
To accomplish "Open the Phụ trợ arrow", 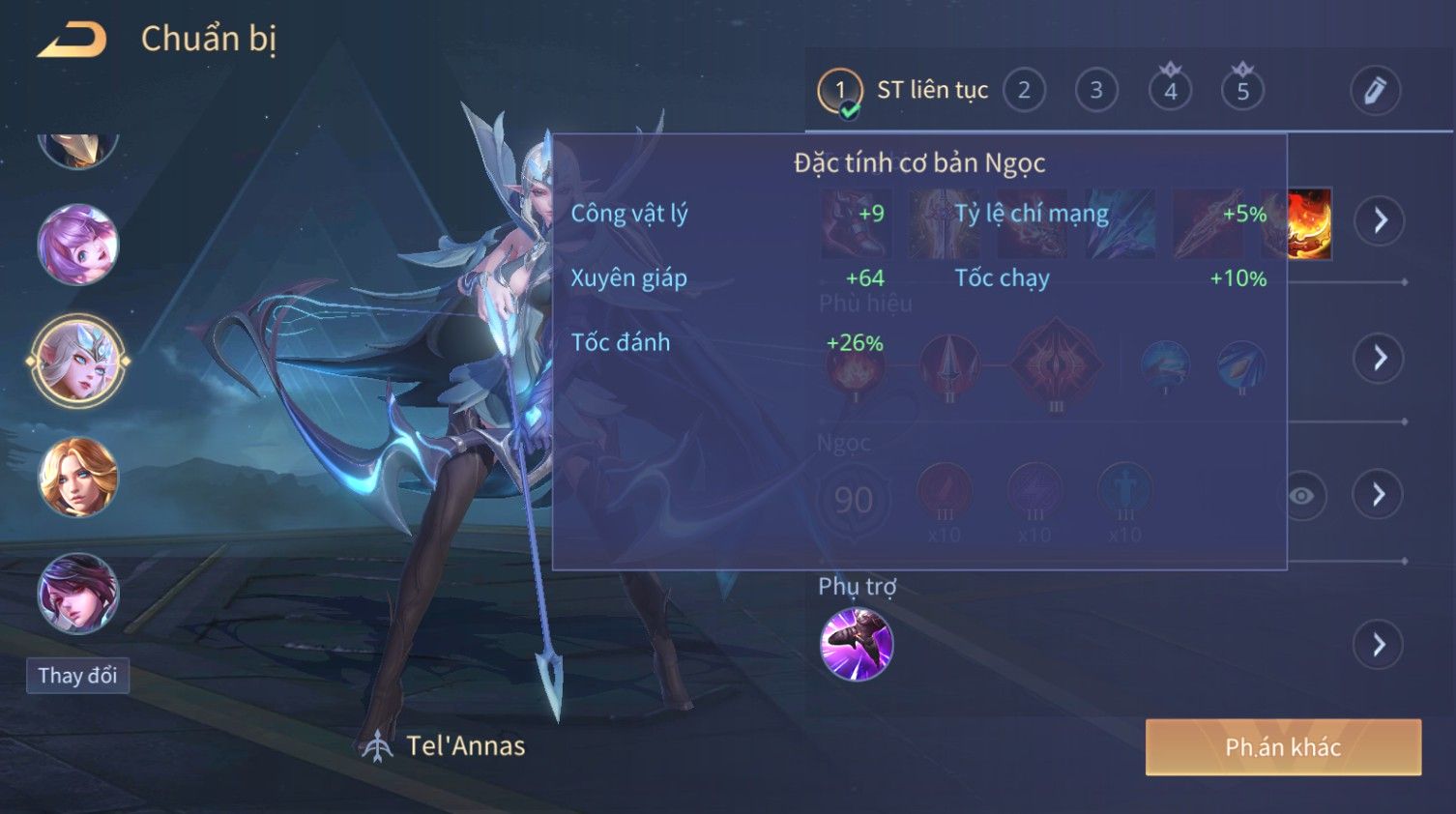I will coord(1380,645).
